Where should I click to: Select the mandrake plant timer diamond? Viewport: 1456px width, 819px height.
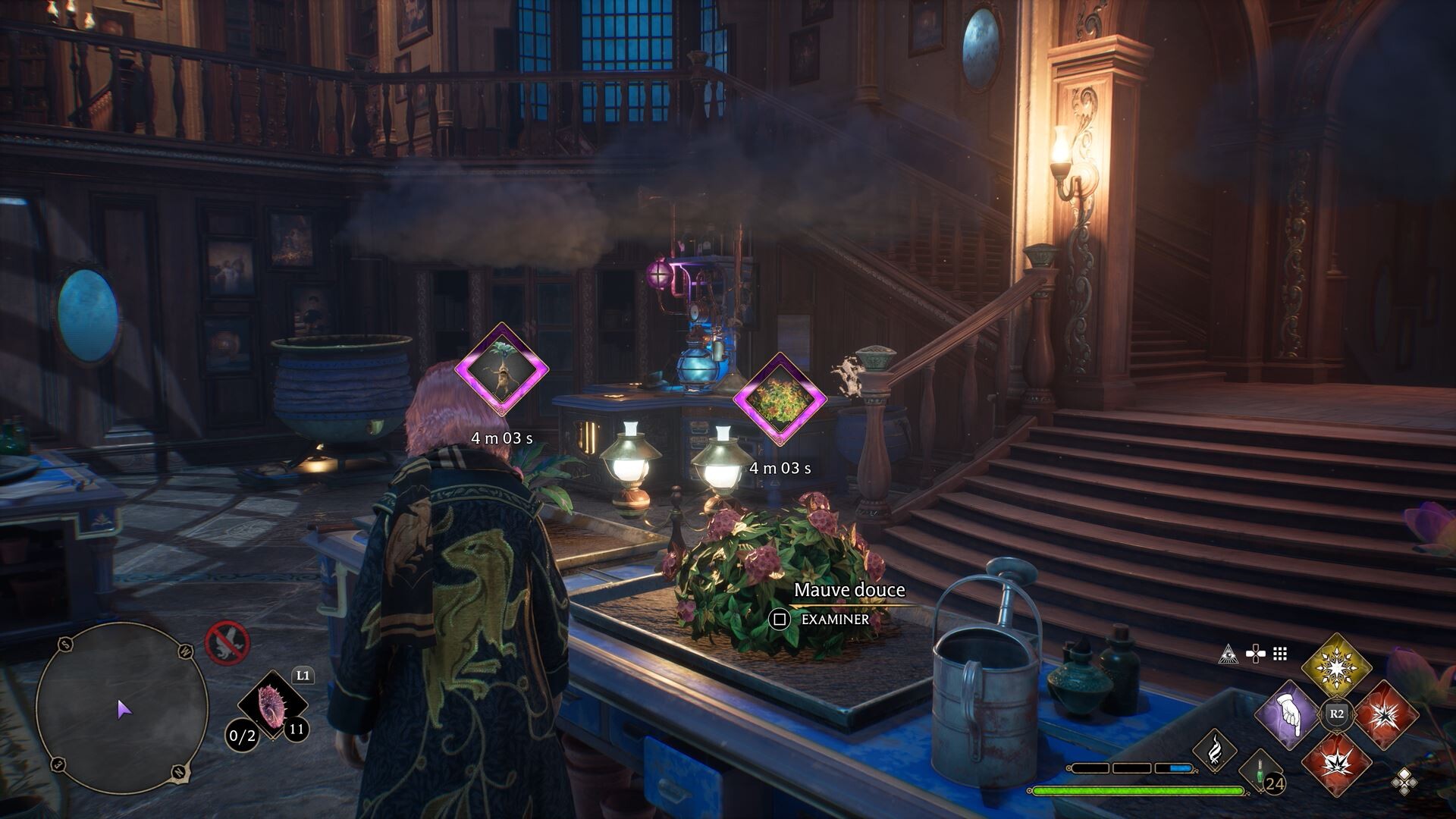tap(501, 369)
